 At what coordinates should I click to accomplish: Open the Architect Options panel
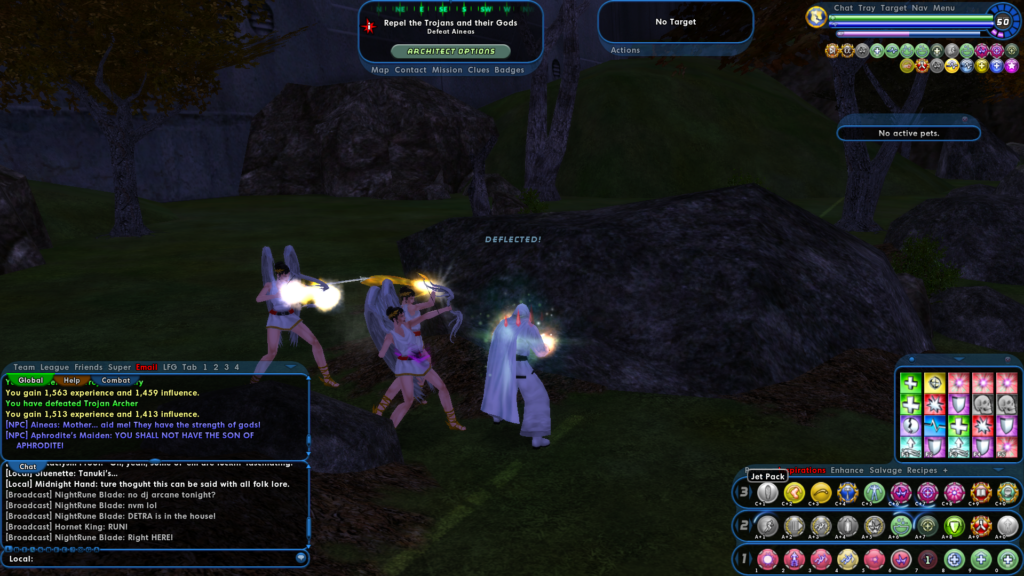tap(450, 51)
